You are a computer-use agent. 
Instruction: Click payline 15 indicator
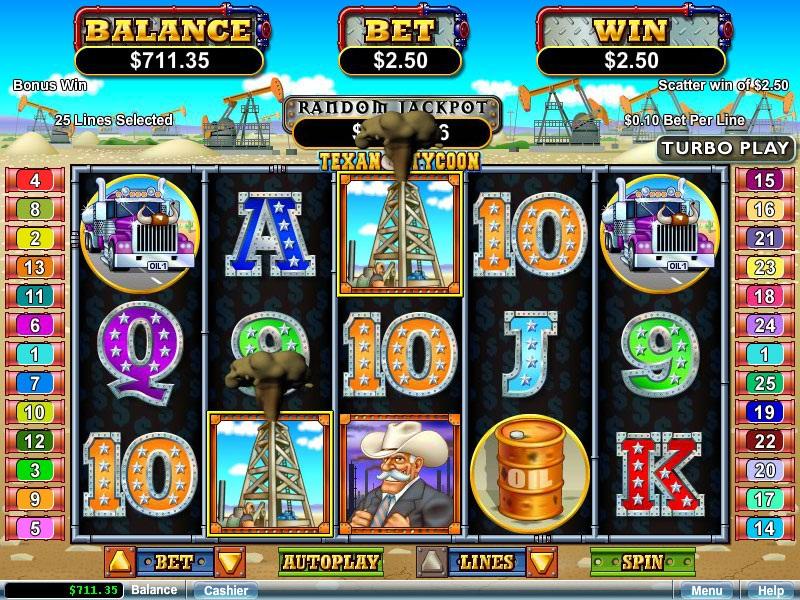point(764,181)
